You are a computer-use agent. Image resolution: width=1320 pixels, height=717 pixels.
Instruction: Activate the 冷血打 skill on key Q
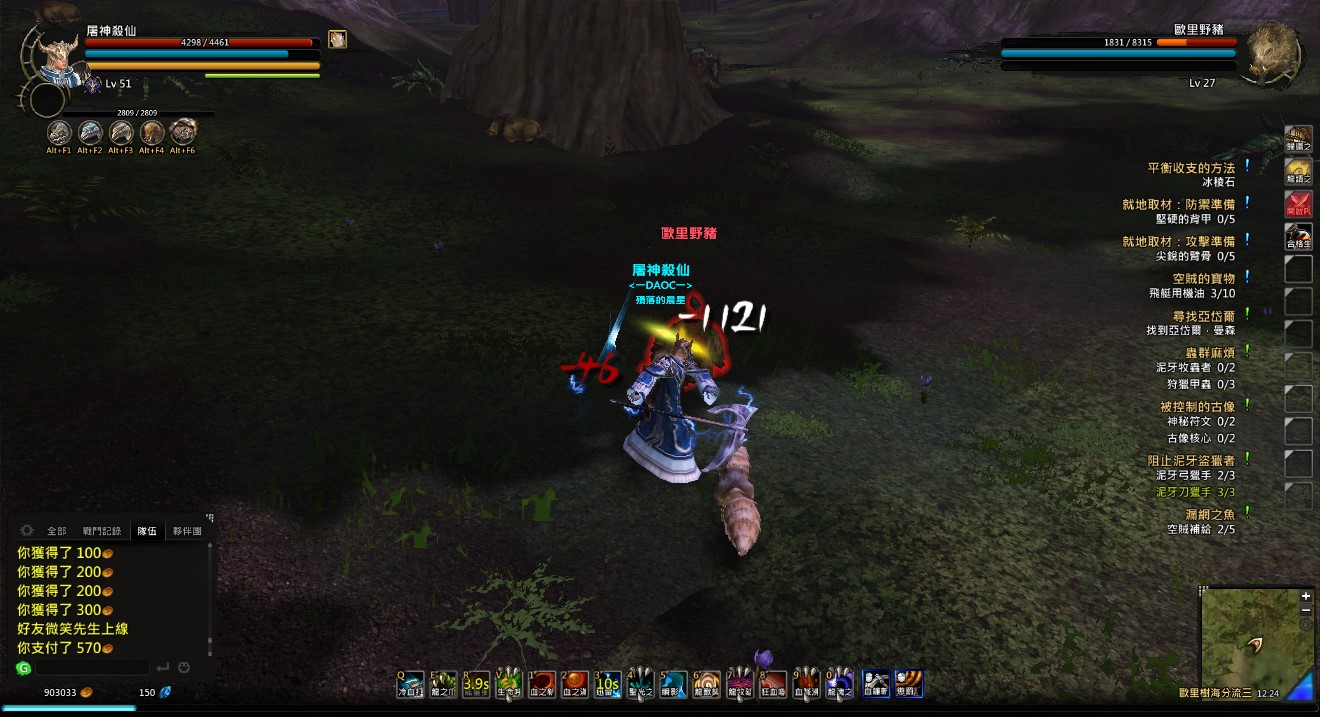(410, 684)
